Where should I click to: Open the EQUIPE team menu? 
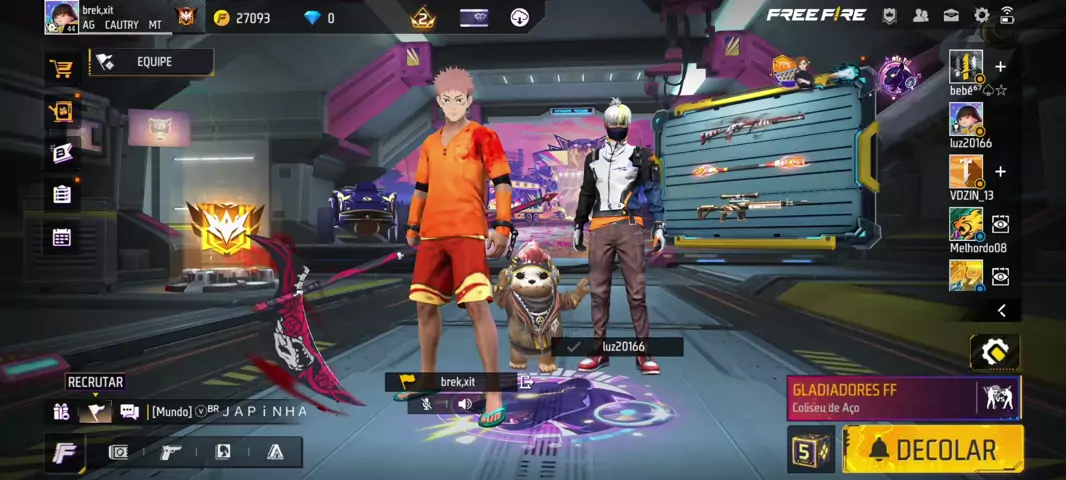coord(152,62)
